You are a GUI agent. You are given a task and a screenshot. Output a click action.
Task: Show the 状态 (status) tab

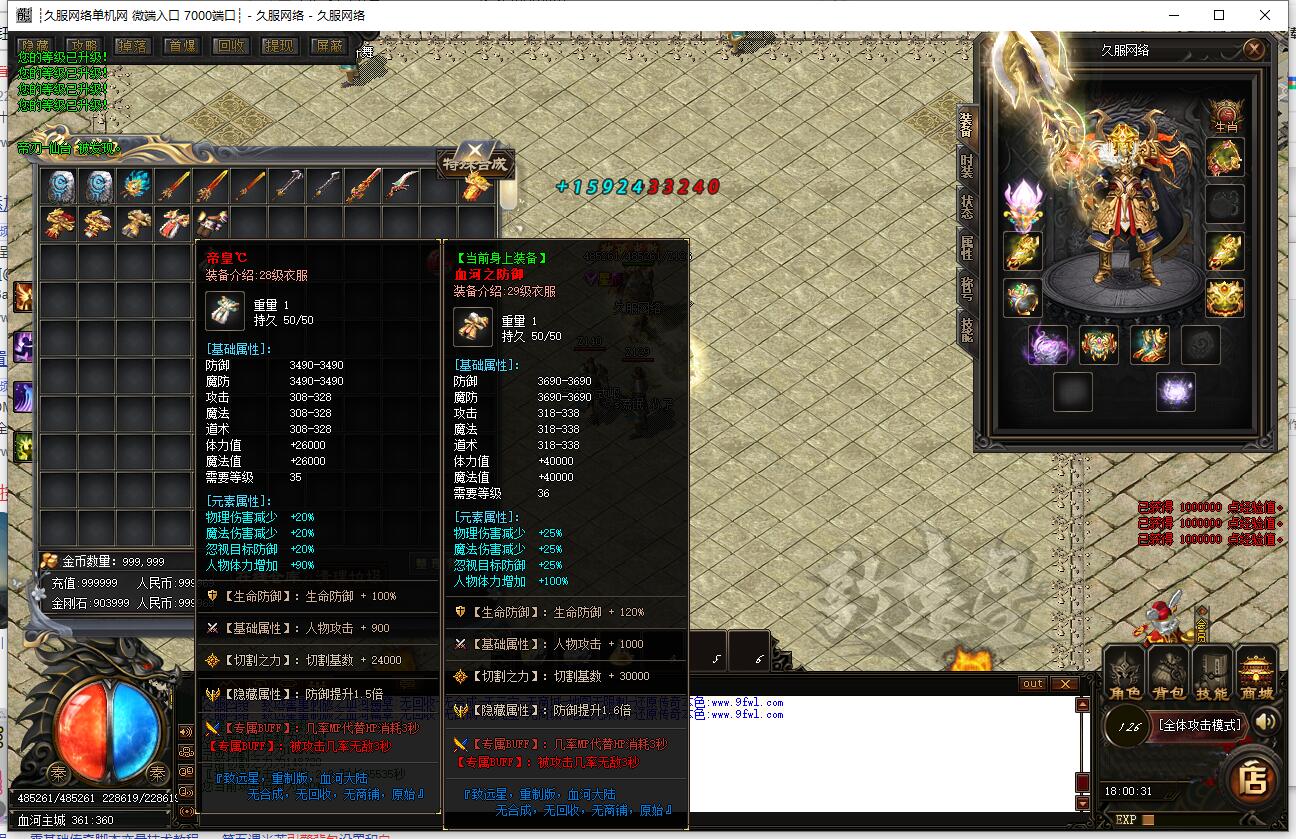coord(966,206)
